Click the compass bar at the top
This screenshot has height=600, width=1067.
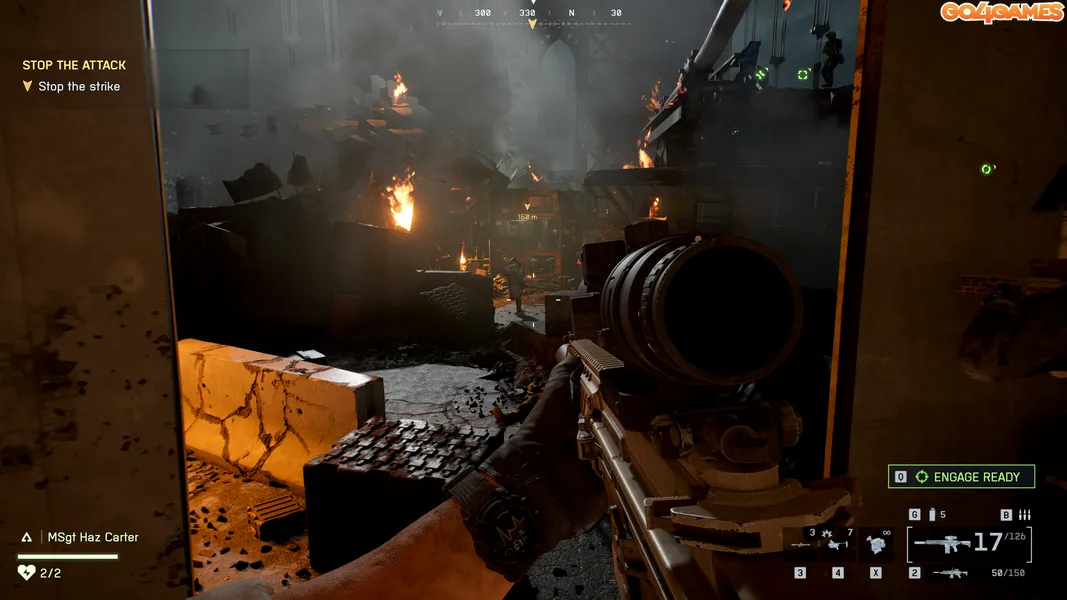(x=532, y=14)
